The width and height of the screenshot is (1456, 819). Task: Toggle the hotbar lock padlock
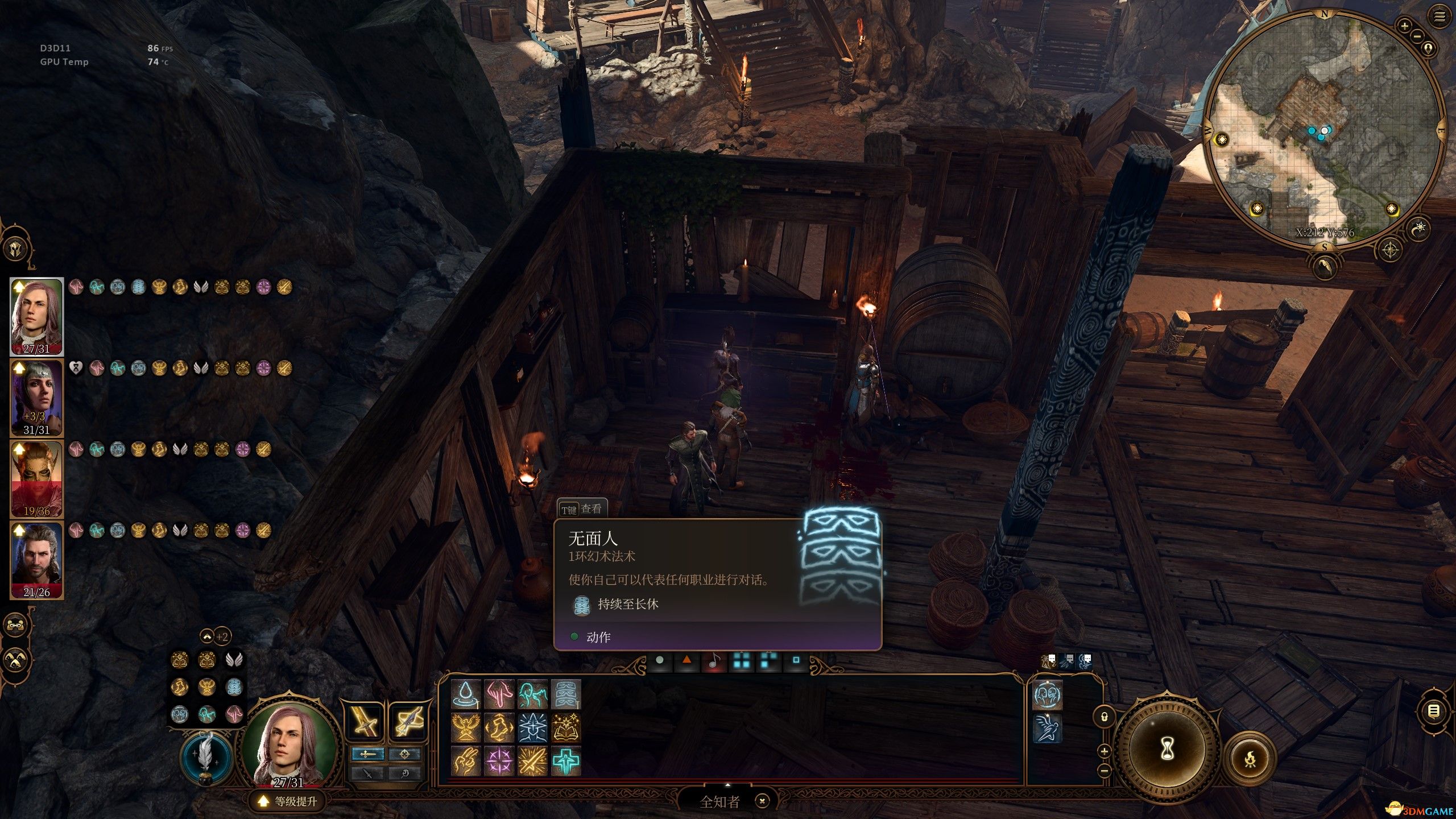tap(1104, 717)
